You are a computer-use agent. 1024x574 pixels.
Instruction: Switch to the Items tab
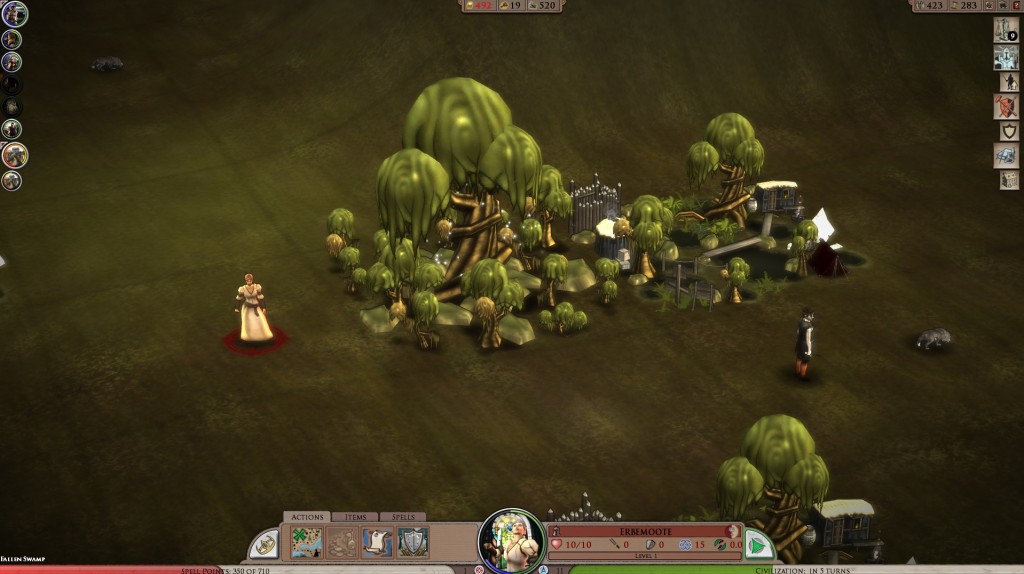point(355,517)
